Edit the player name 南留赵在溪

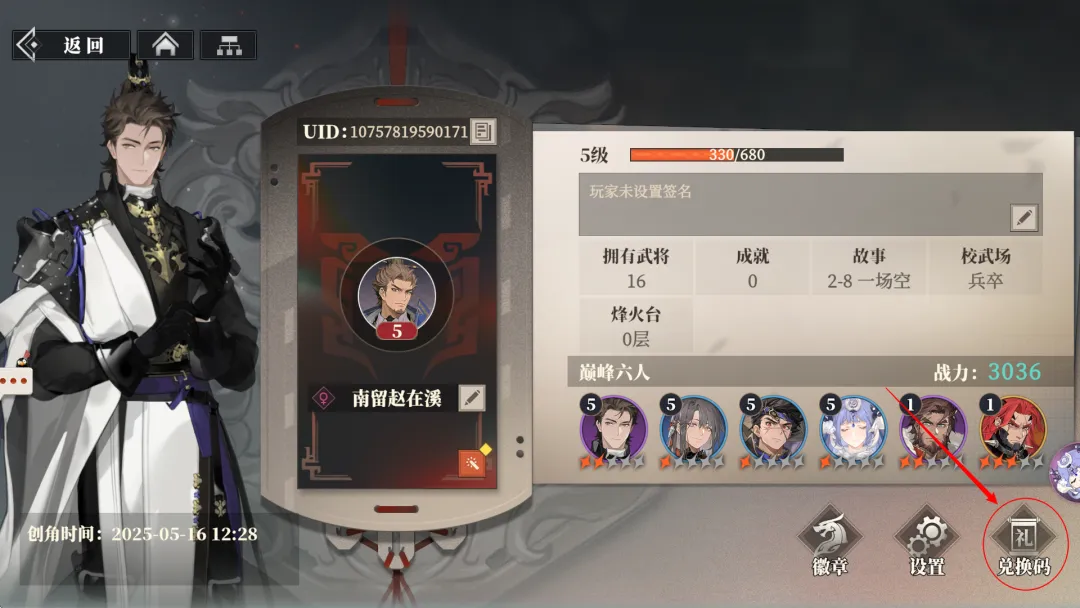click(x=472, y=398)
